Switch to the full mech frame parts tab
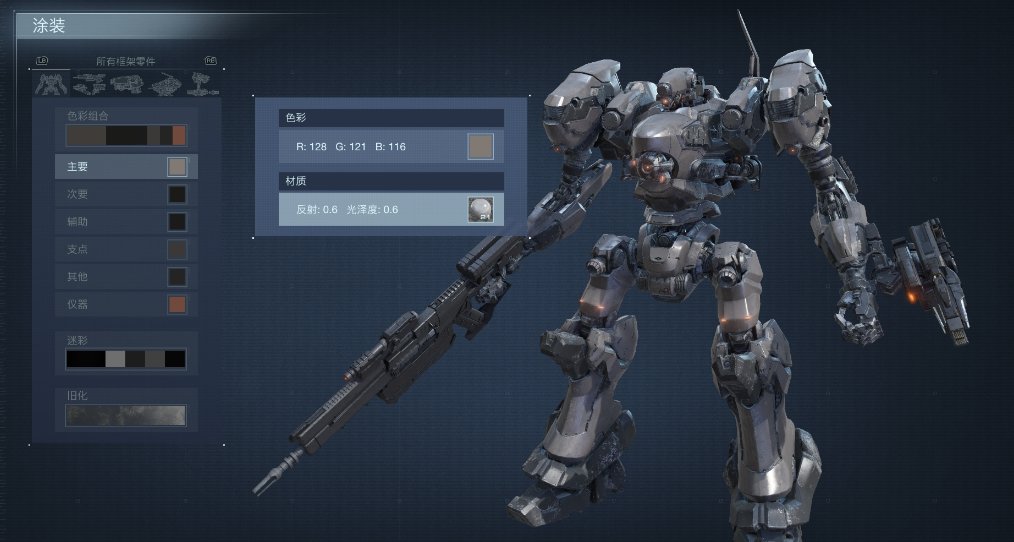The width and height of the screenshot is (1014, 542). [51, 85]
